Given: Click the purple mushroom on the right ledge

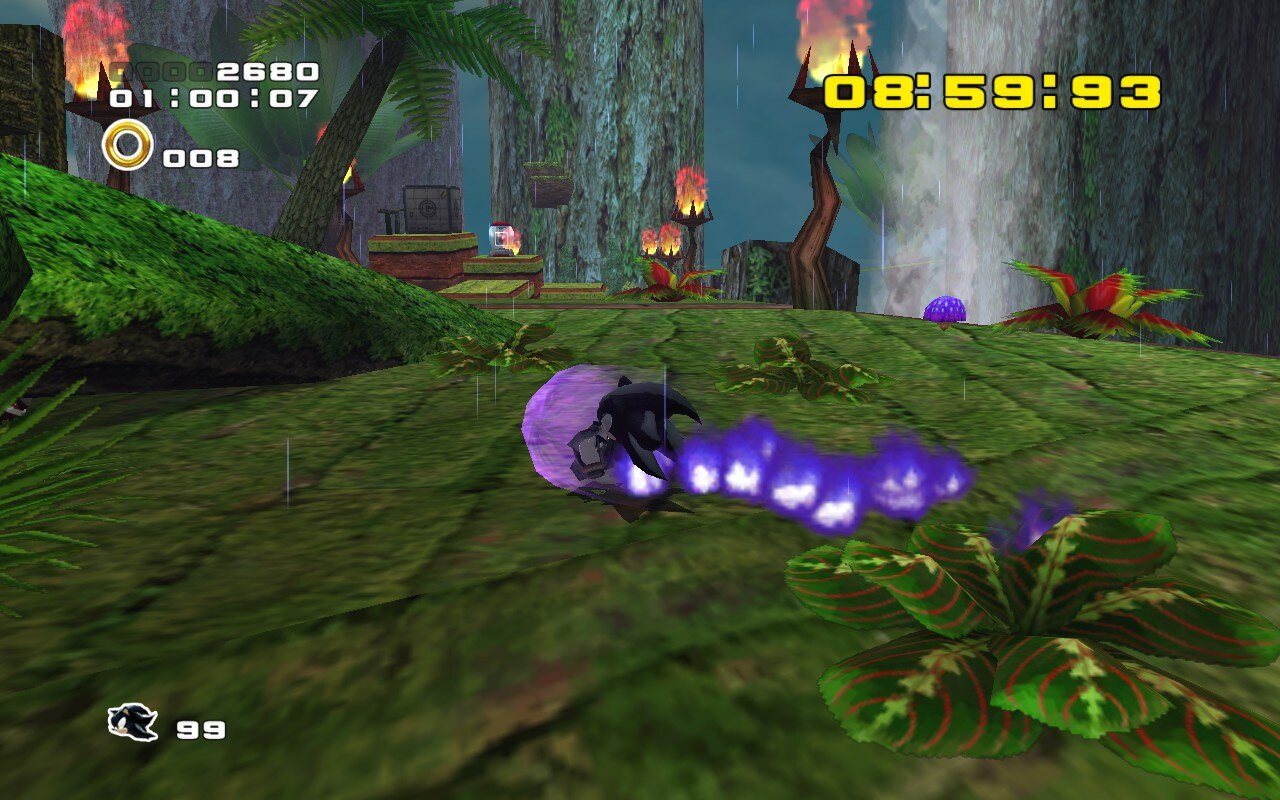Looking at the screenshot, I should click(943, 308).
